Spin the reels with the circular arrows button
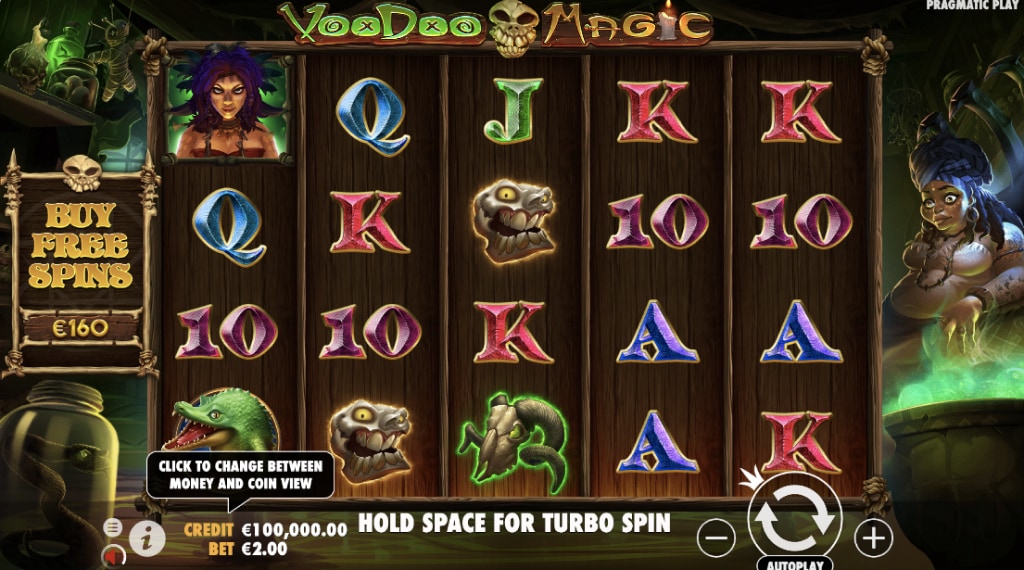 pos(795,517)
